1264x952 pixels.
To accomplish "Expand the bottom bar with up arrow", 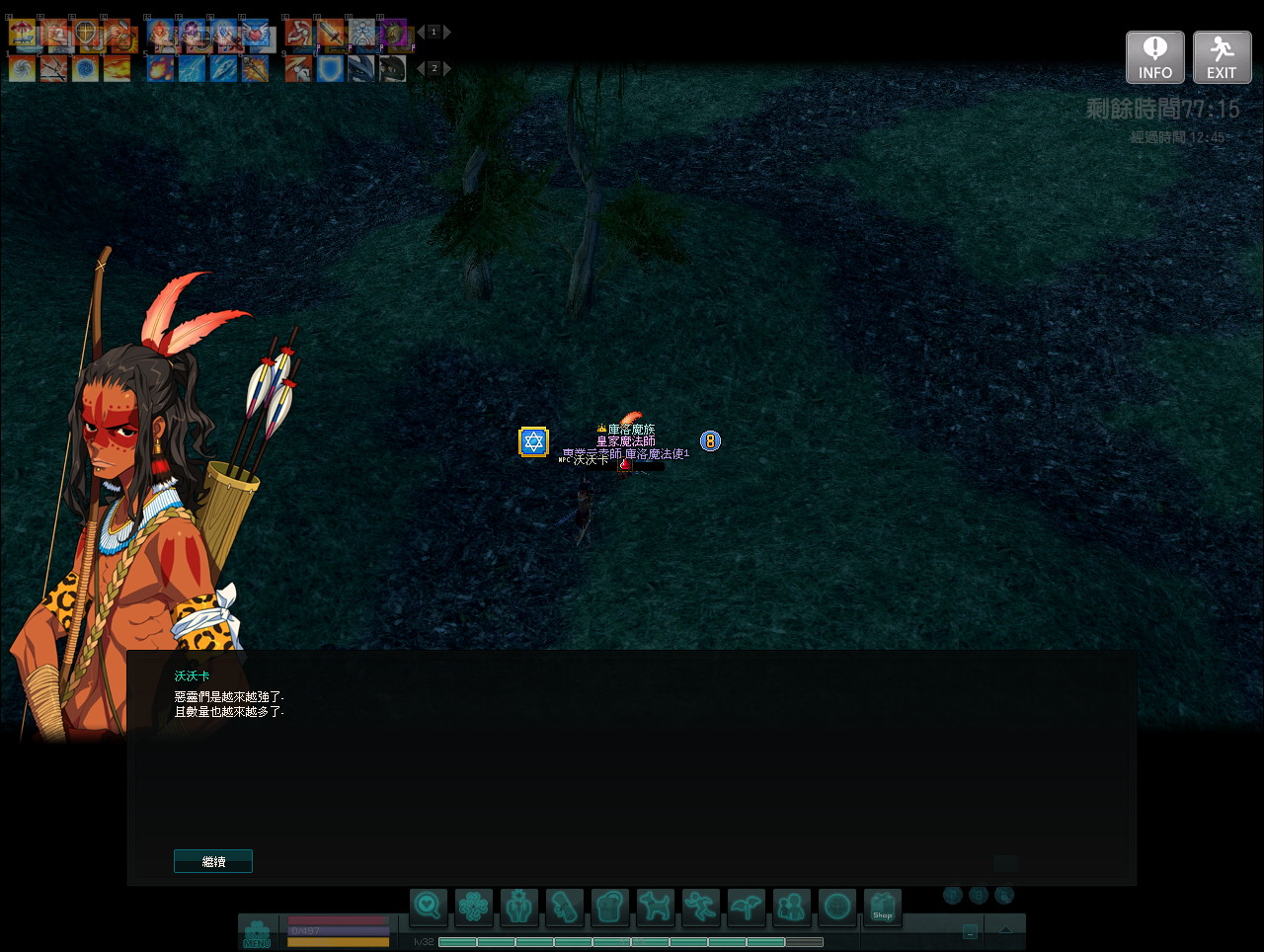I will 1005,930.
